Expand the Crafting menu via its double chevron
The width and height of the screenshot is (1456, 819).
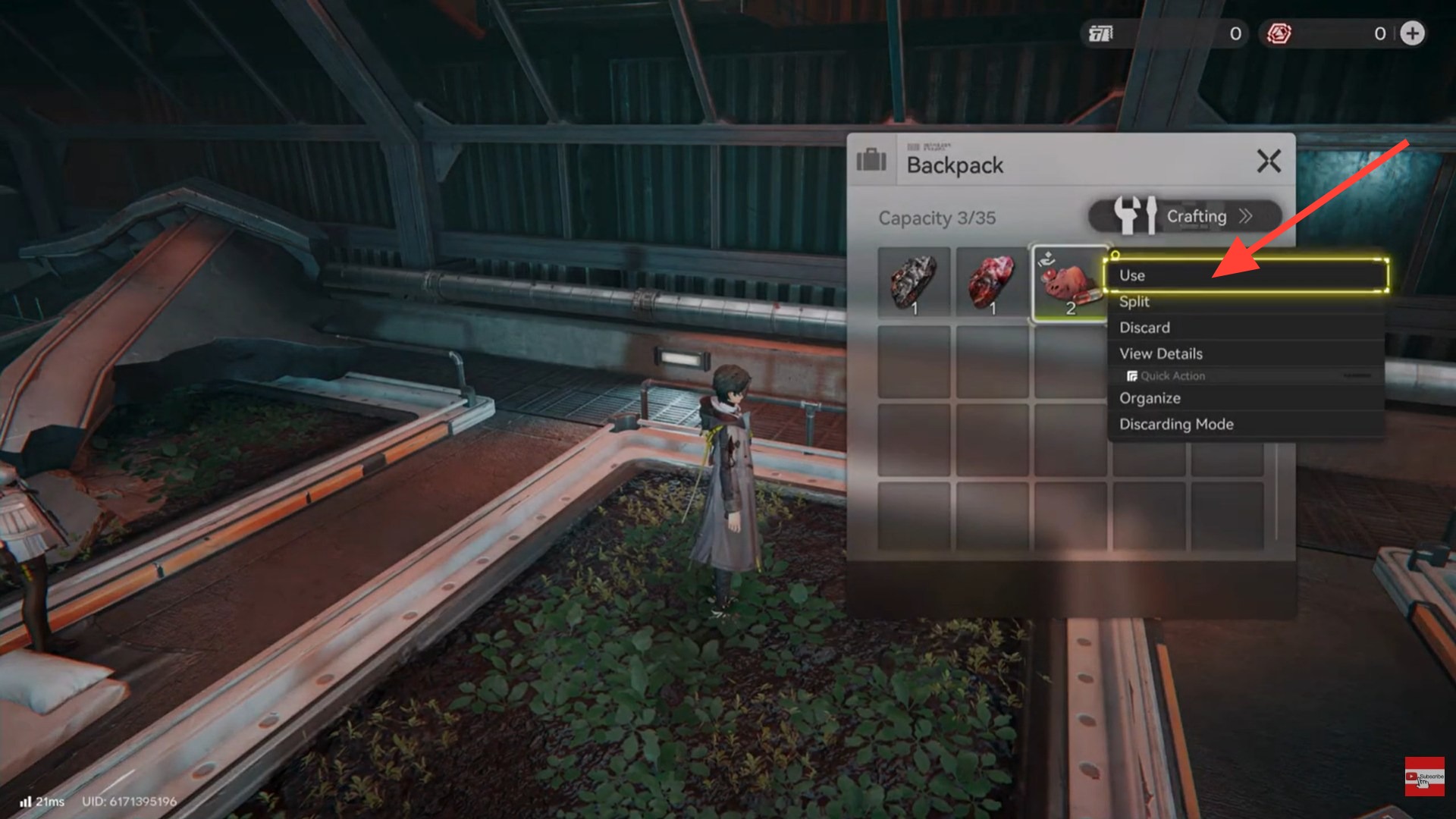(x=1244, y=216)
